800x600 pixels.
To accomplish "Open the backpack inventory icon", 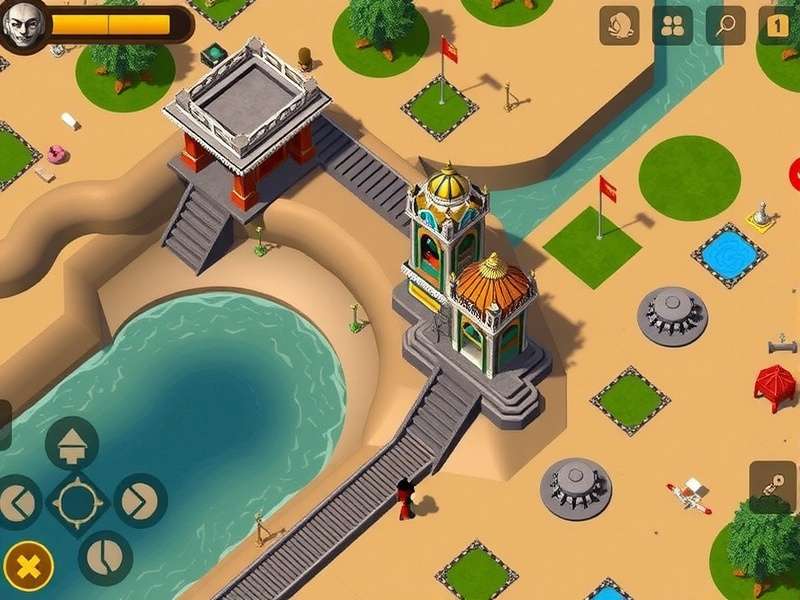I will pyautogui.click(x=619, y=26).
